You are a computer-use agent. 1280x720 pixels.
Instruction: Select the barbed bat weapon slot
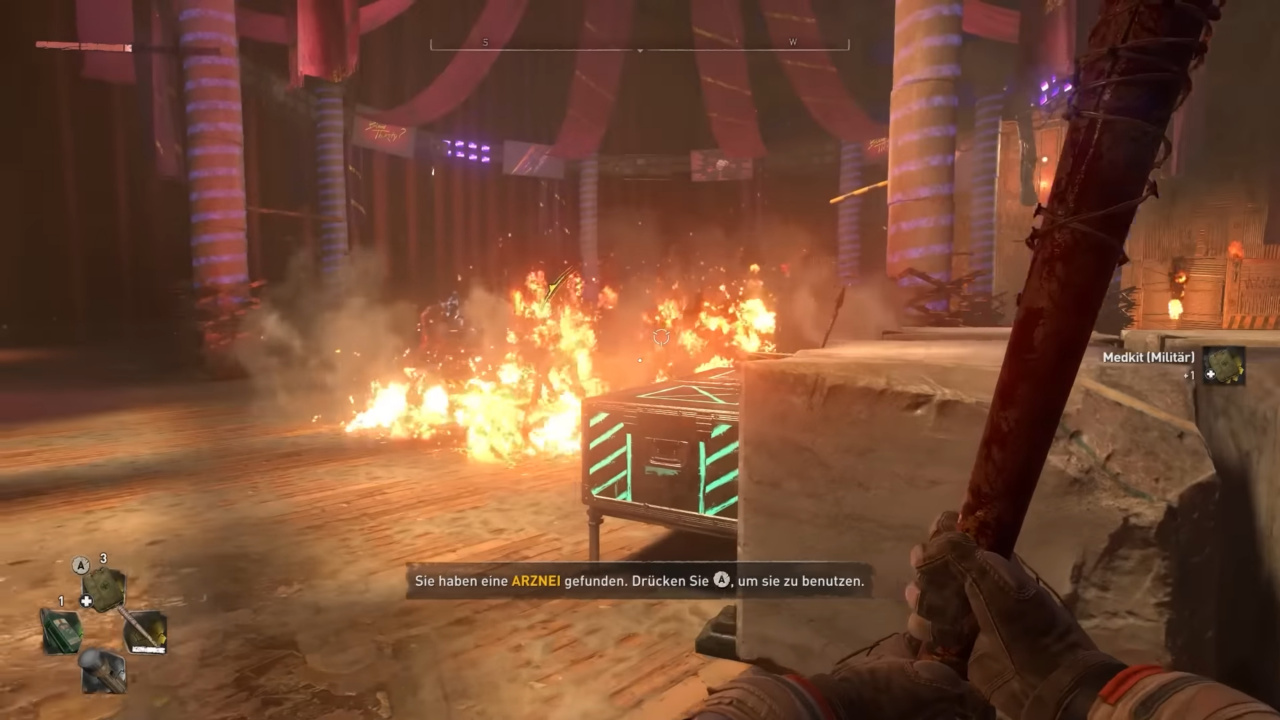[x=146, y=631]
